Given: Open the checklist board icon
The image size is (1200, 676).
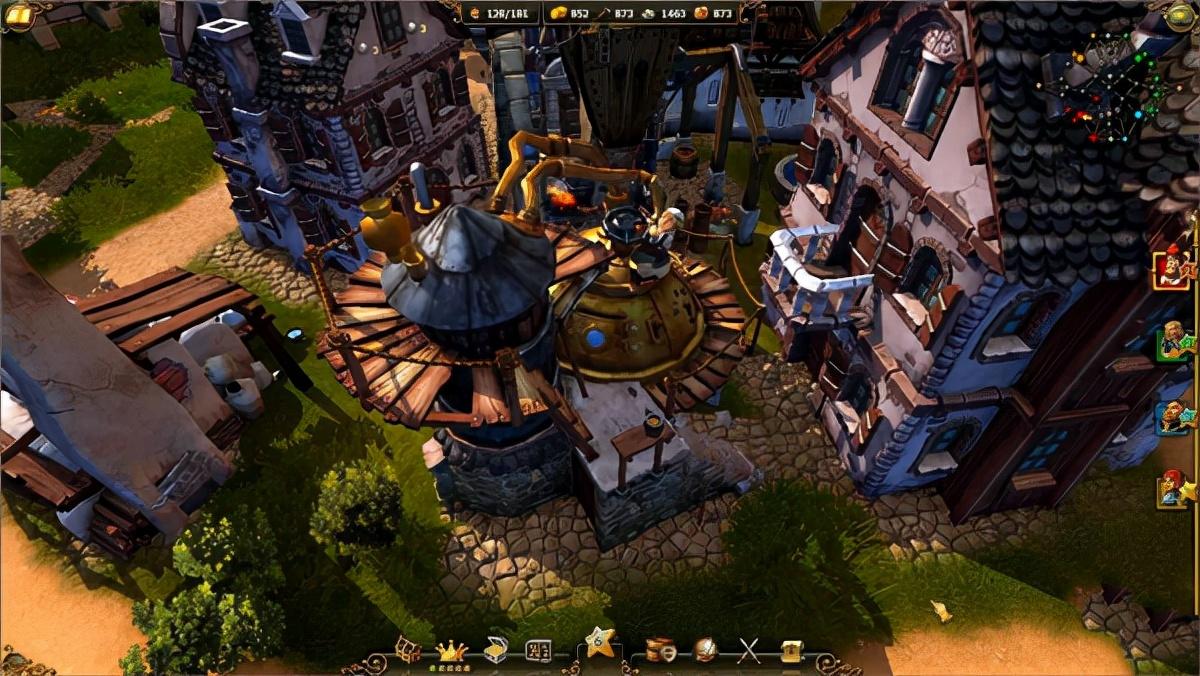Looking at the screenshot, I should point(539,650).
